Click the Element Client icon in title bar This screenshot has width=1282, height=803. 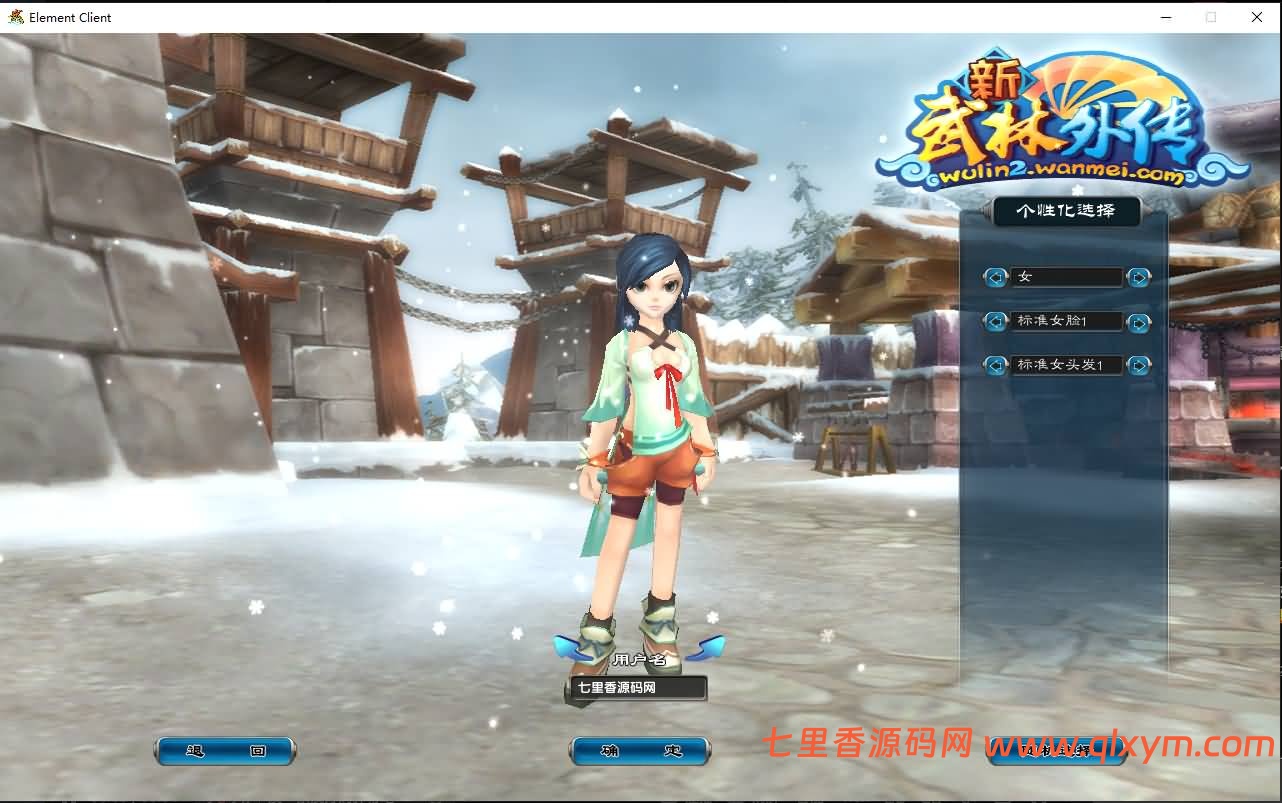click(x=14, y=17)
